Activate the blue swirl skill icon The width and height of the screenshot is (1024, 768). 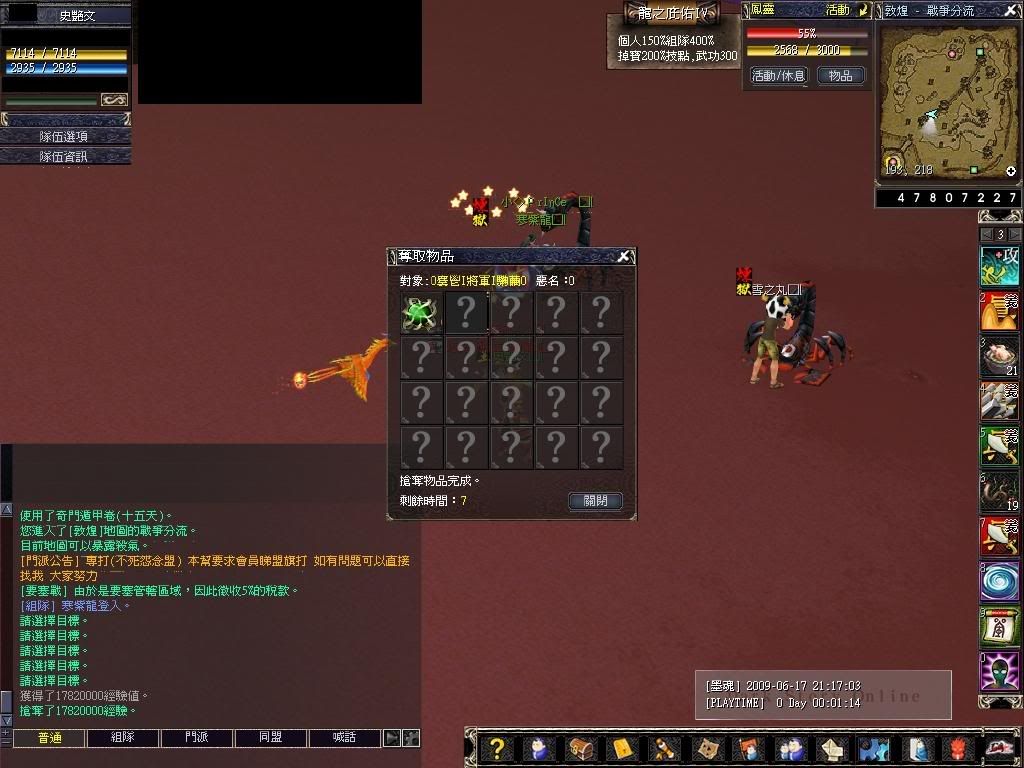[998, 581]
